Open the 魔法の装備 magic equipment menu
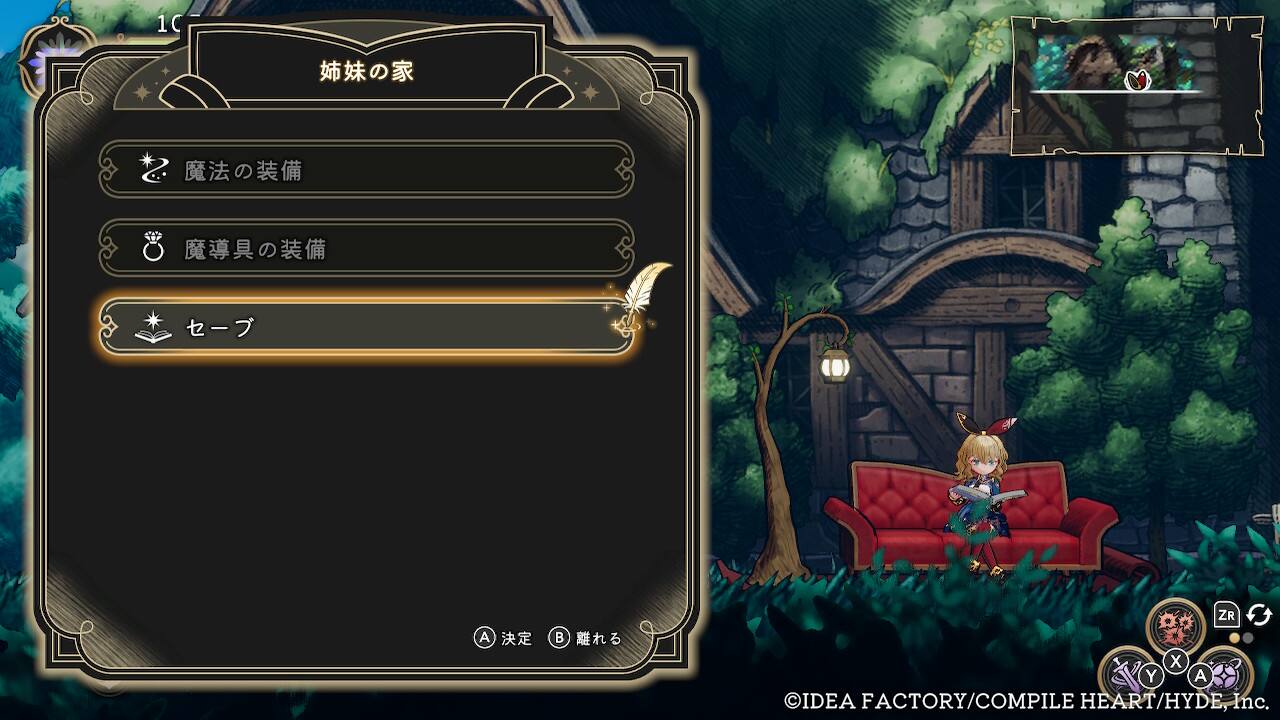 tap(366, 170)
